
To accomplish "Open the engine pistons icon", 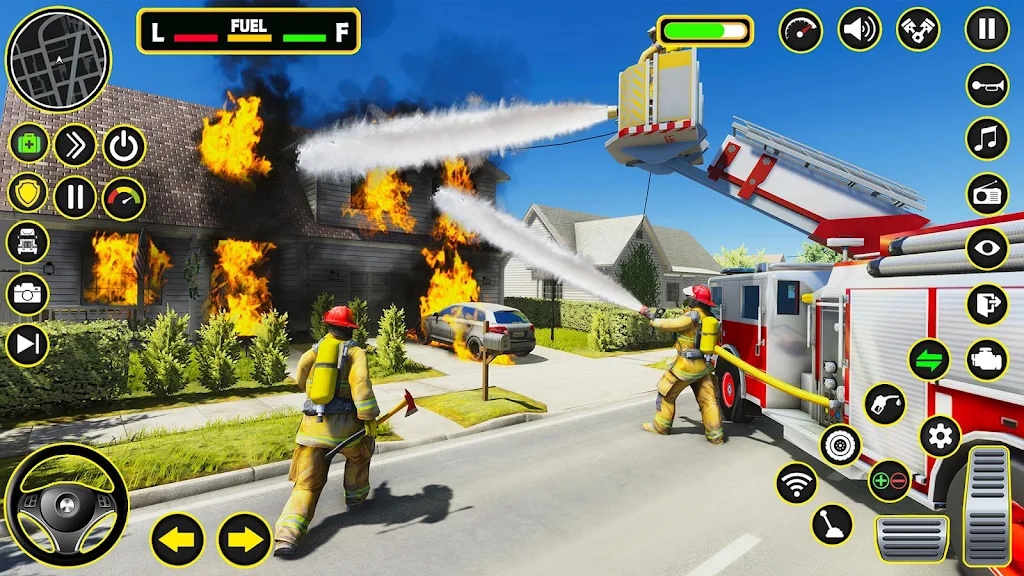I will (917, 29).
